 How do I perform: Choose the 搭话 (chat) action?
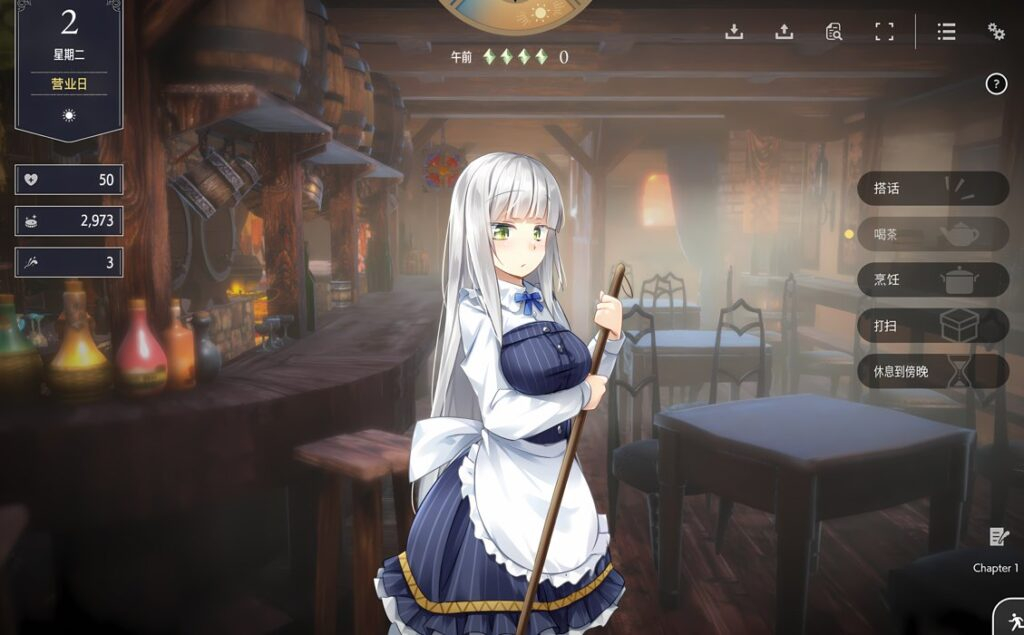(931, 188)
